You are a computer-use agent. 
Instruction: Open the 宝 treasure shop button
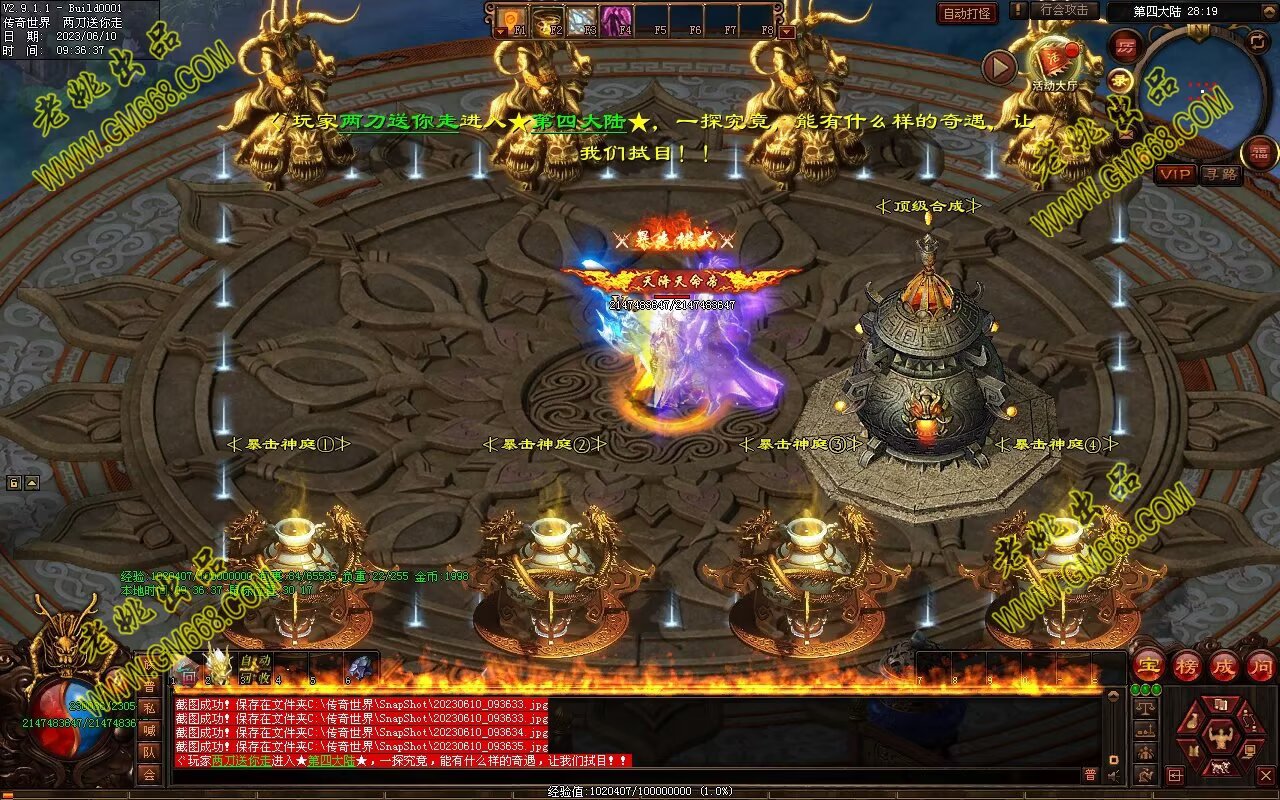click(x=1149, y=665)
